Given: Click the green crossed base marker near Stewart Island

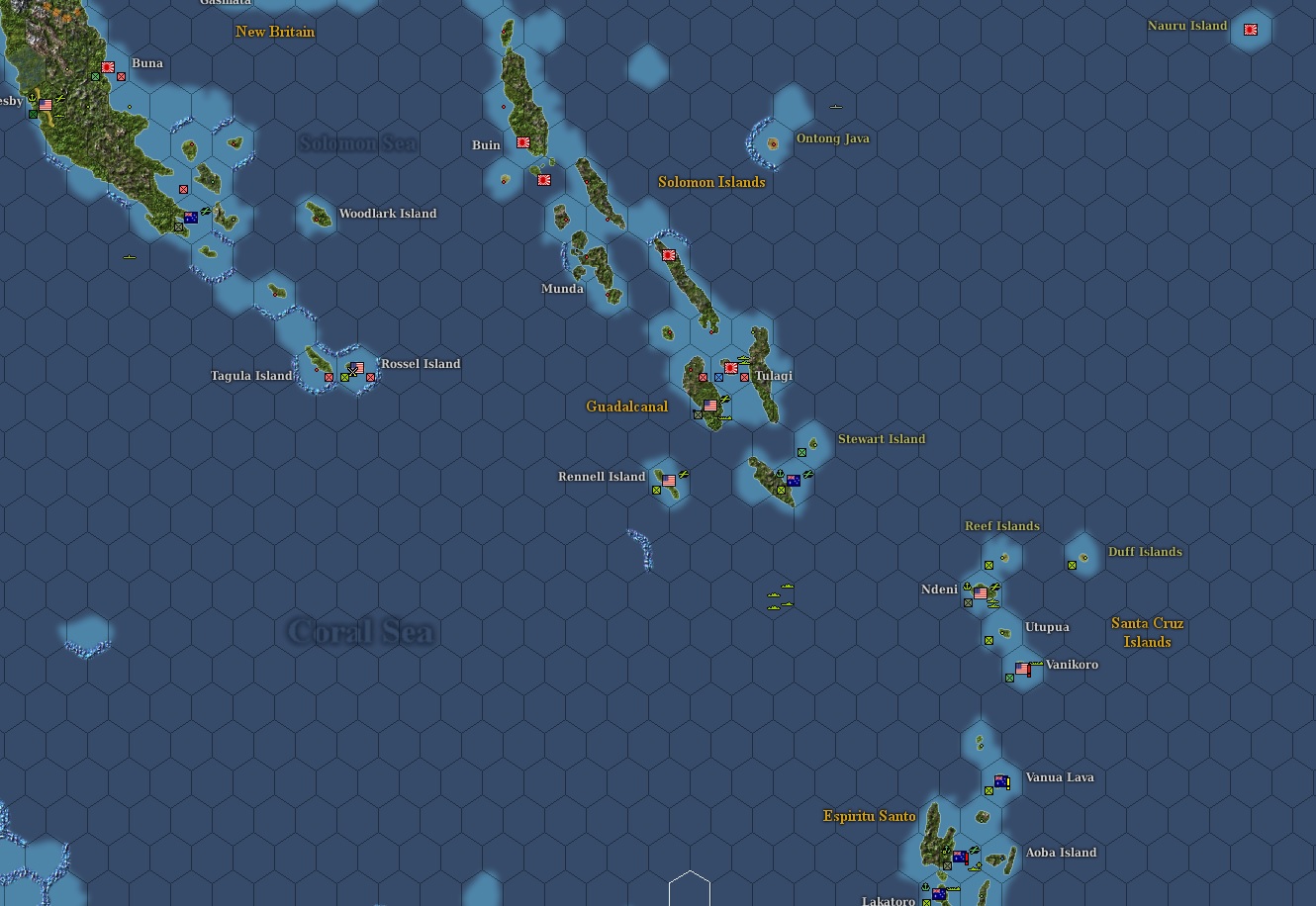Looking at the screenshot, I should click(x=801, y=452).
